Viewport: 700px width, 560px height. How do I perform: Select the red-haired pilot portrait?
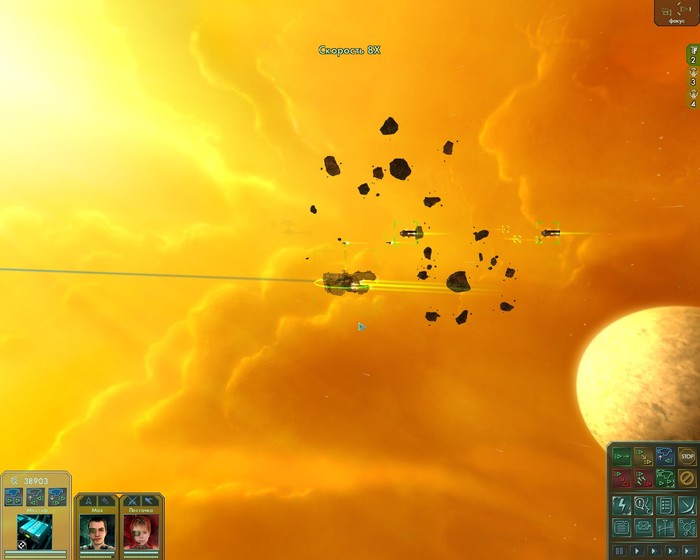[x=140, y=530]
